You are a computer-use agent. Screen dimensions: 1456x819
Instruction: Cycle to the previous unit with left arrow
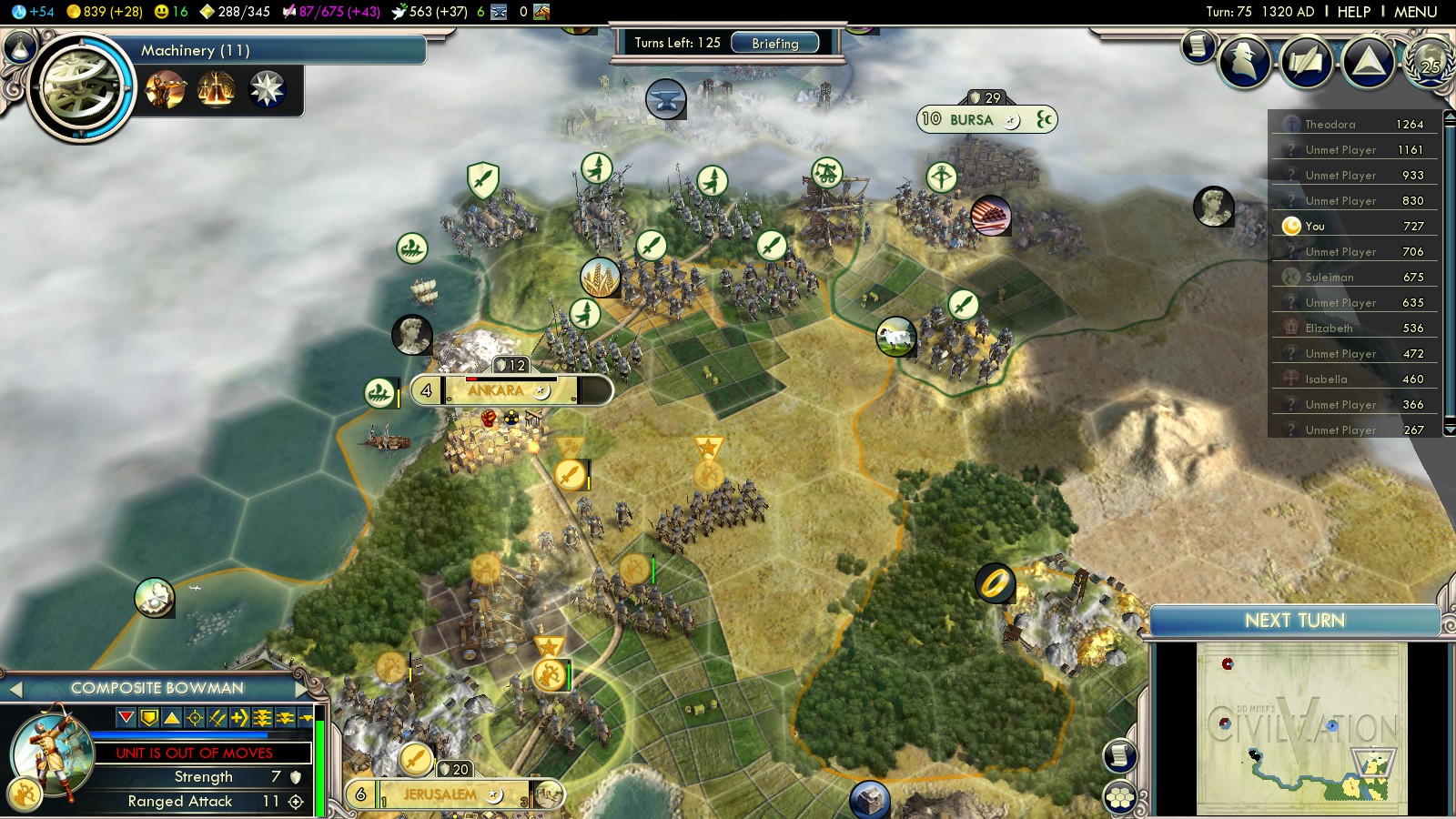tap(15, 689)
